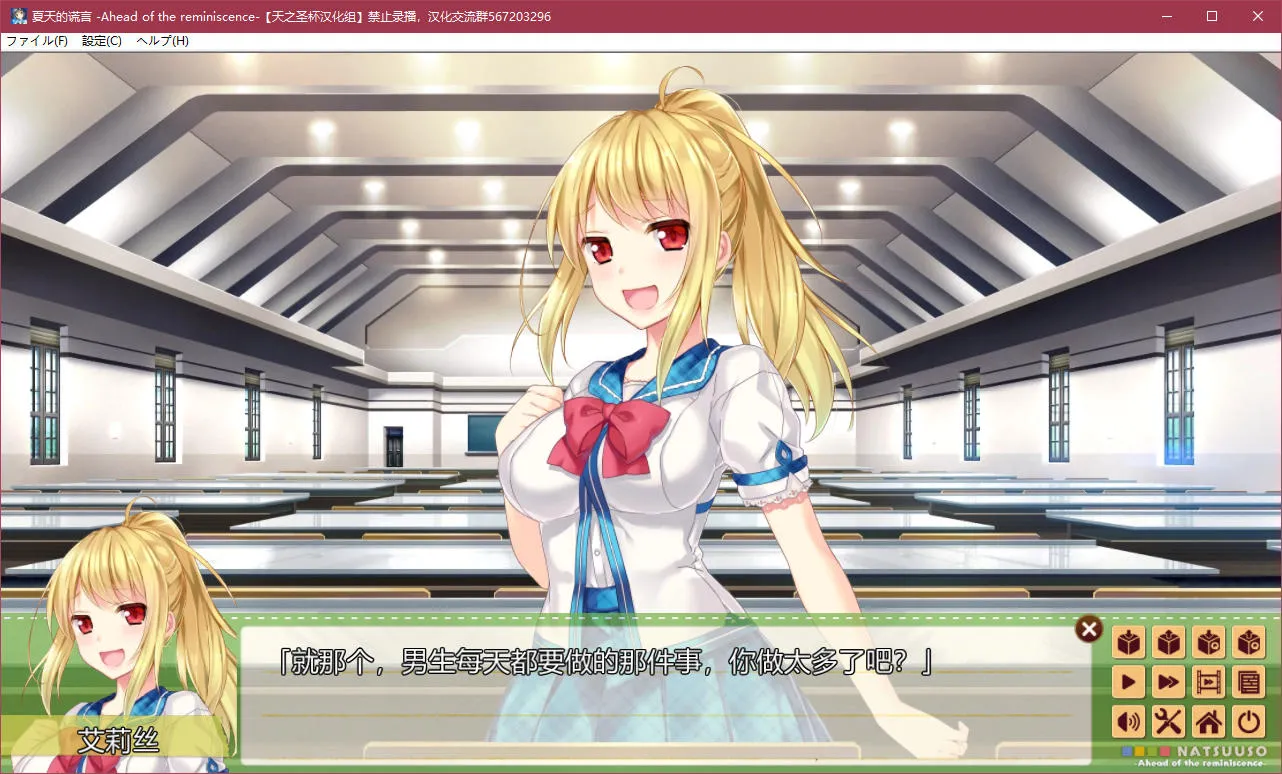Screen dimensions: 1282x774
Task: Save the game using the save icon
Action: tap(1128, 642)
